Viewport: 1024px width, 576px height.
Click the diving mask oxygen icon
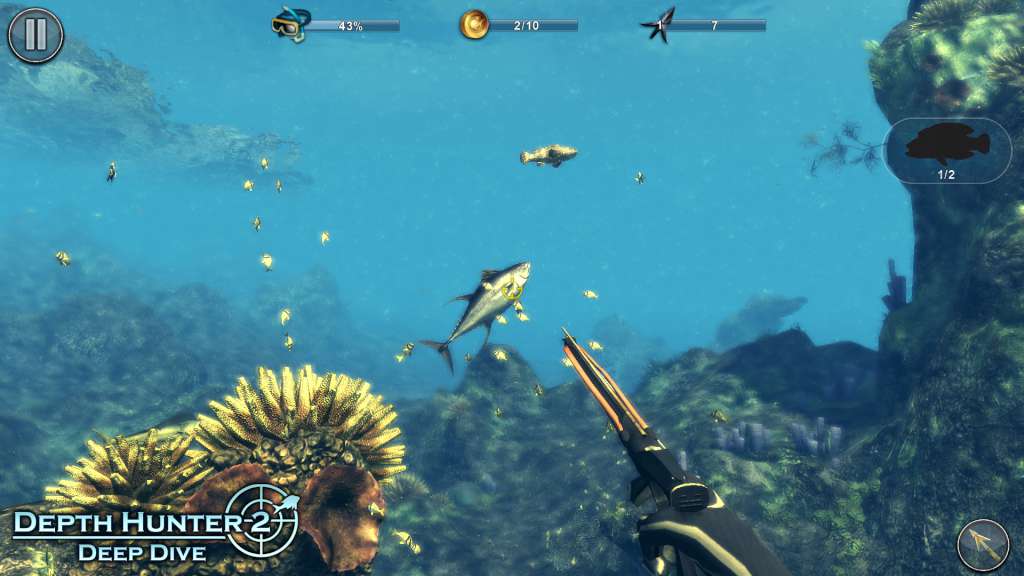pos(290,25)
